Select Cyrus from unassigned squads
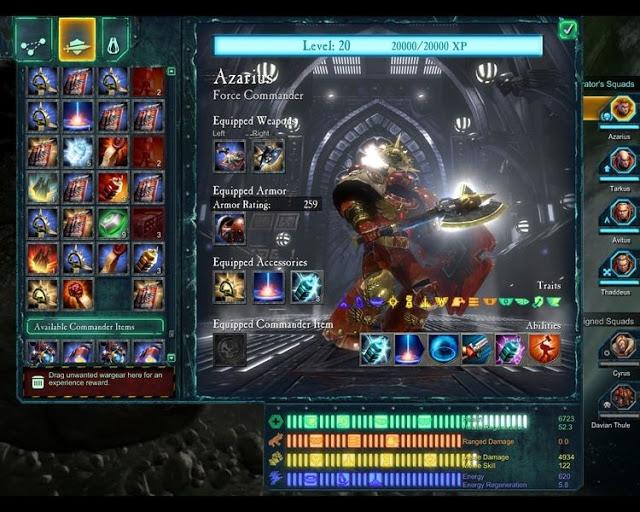 pyautogui.click(x=623, y=345)
